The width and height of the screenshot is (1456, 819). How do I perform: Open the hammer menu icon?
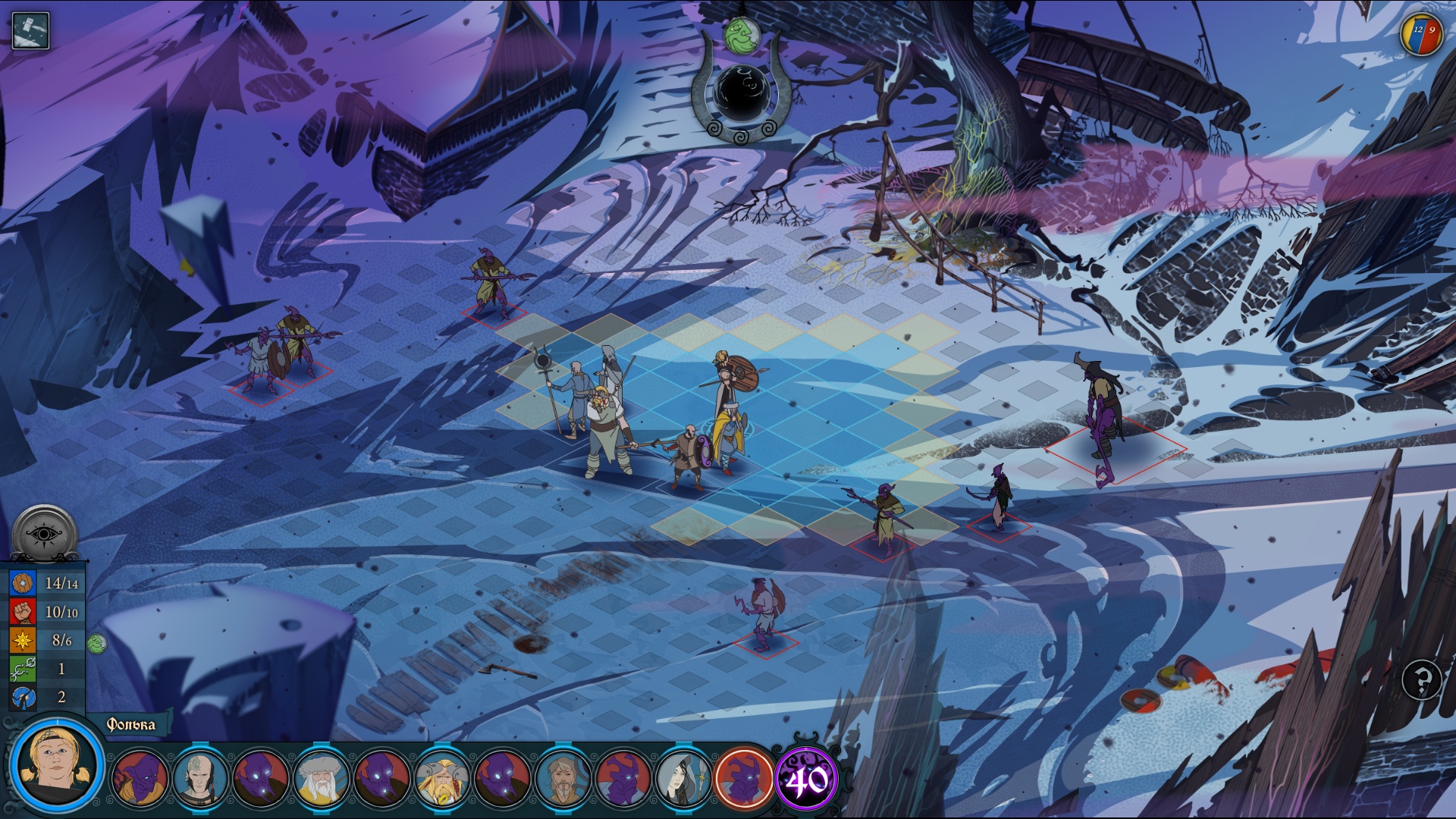click(30, 31)
